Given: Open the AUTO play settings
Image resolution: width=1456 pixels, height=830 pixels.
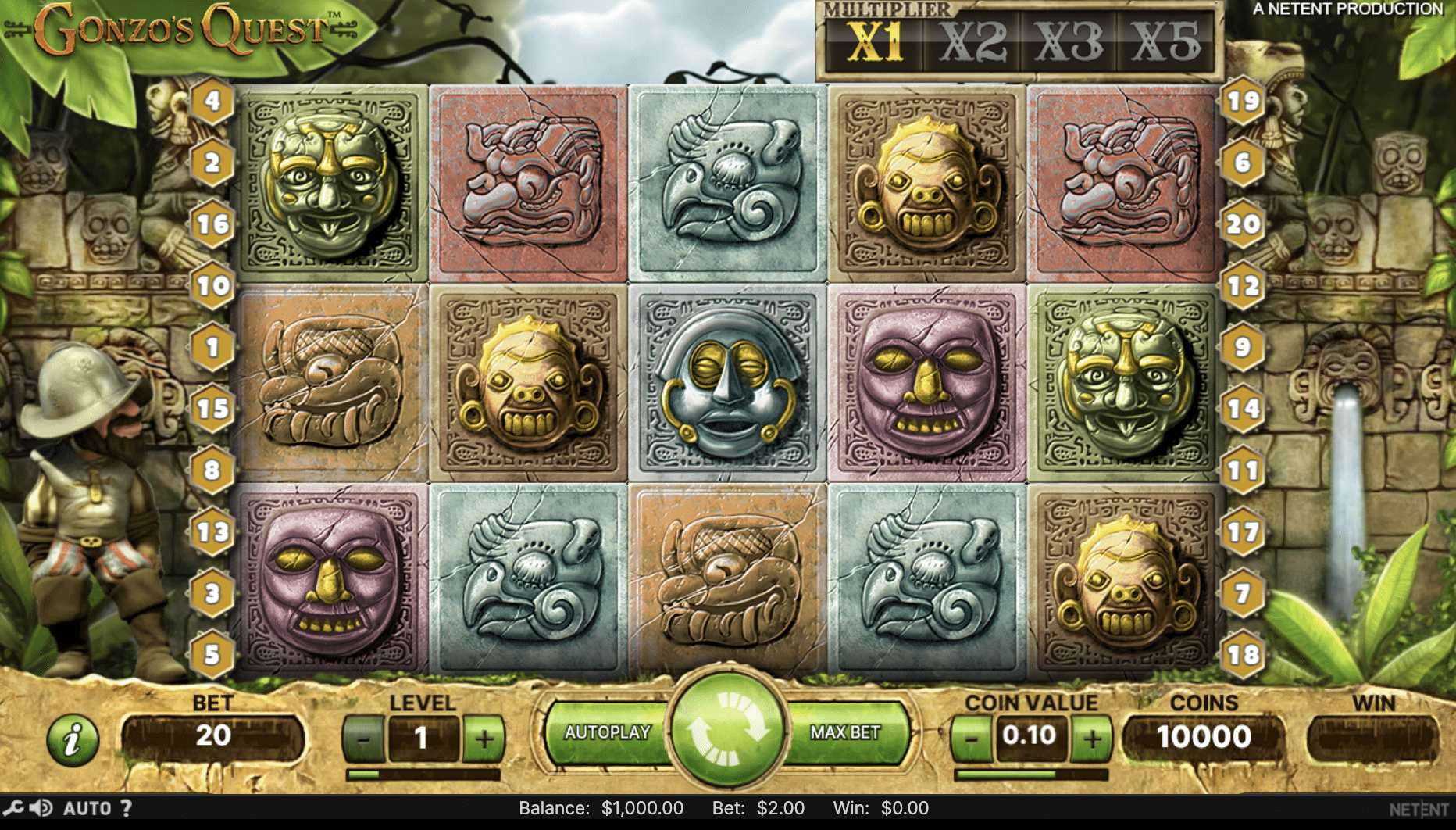Looking at the screenshot, I should click(x=87, y=808).
